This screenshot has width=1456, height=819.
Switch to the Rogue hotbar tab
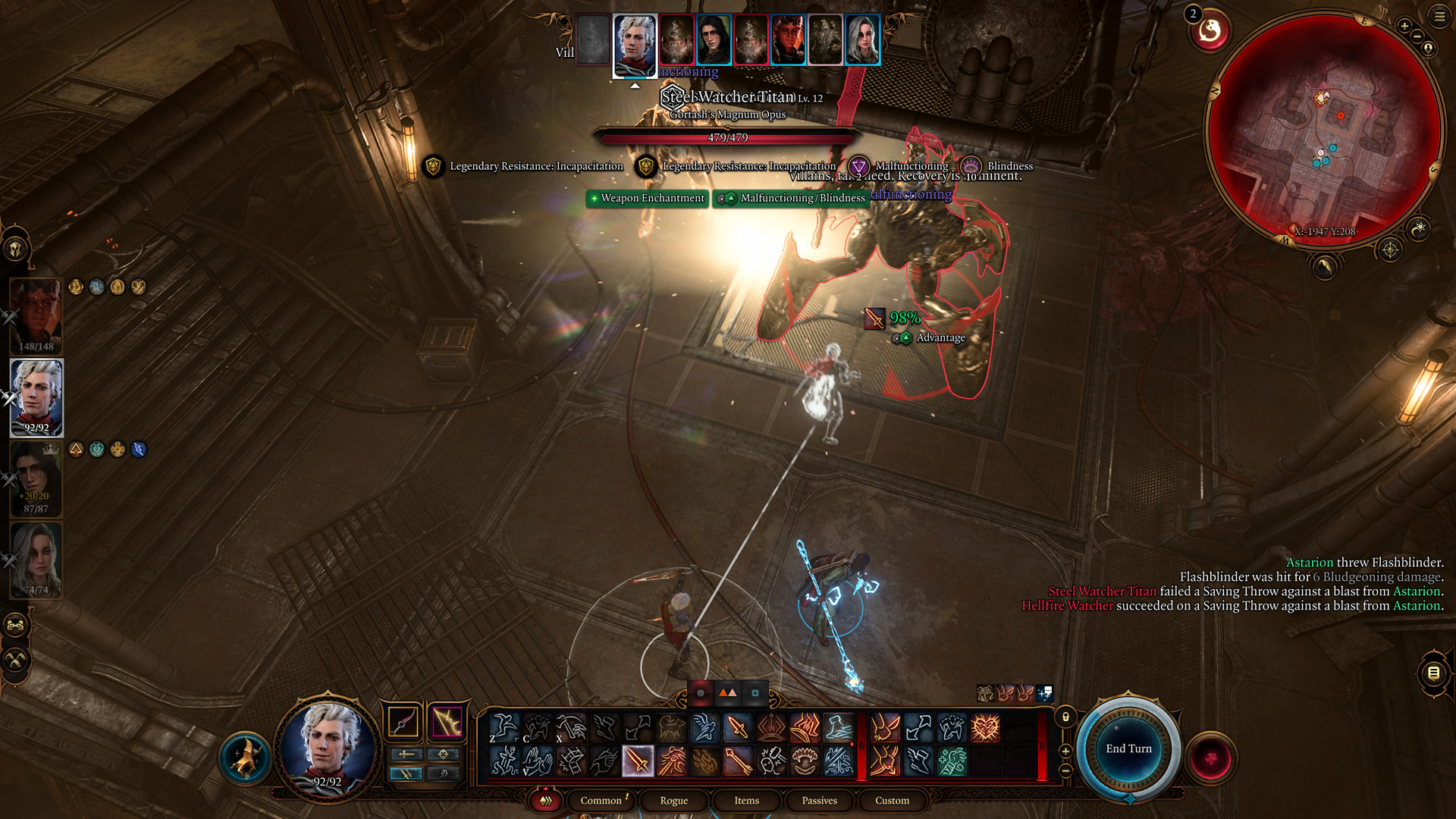pos(673,801)
